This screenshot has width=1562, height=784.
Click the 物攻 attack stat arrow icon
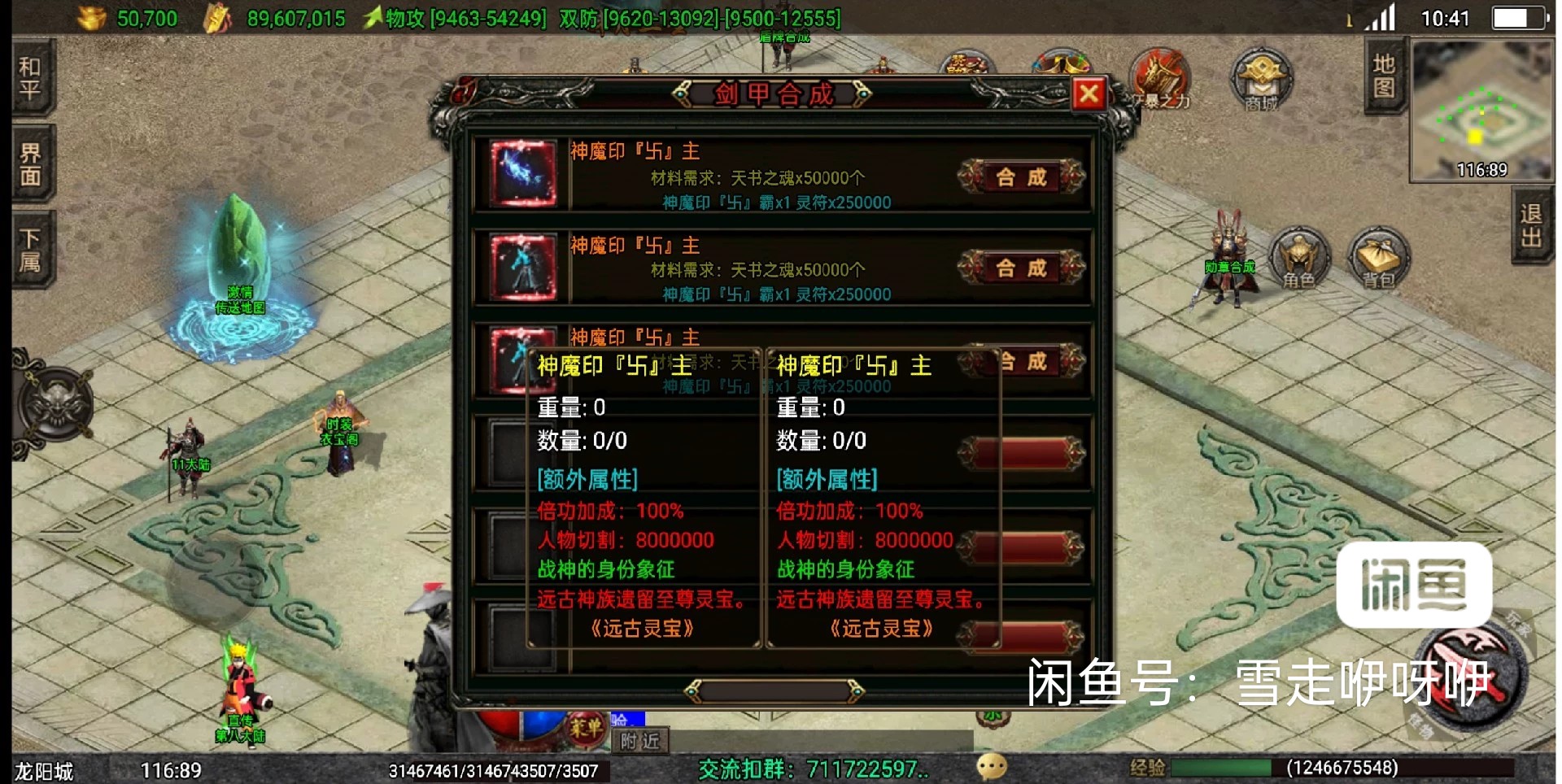[x=373, y=16]
